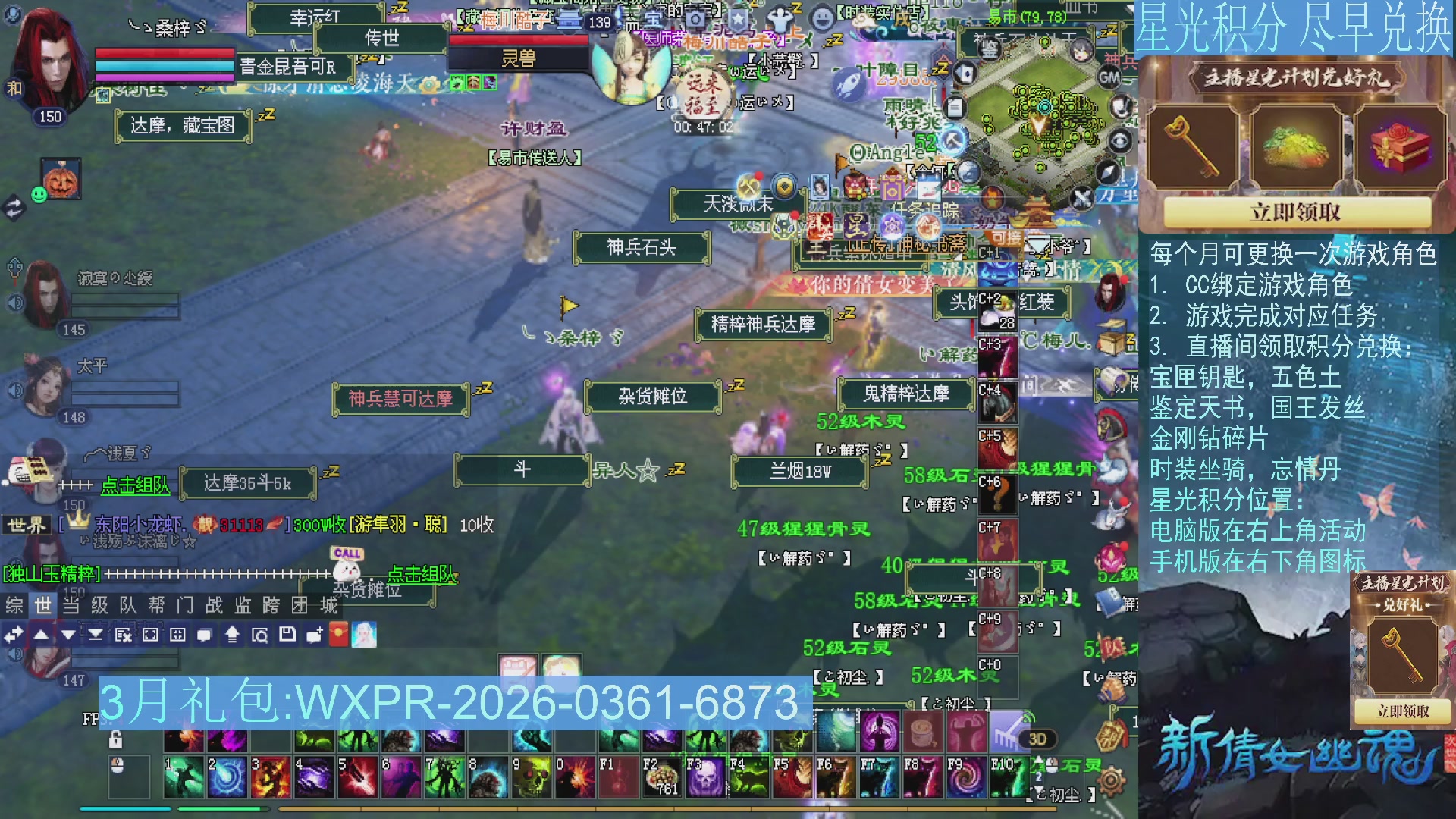Toggle the 3D view button near the skill bar
1456x819 pixels.
click(x=1037, y=739)
